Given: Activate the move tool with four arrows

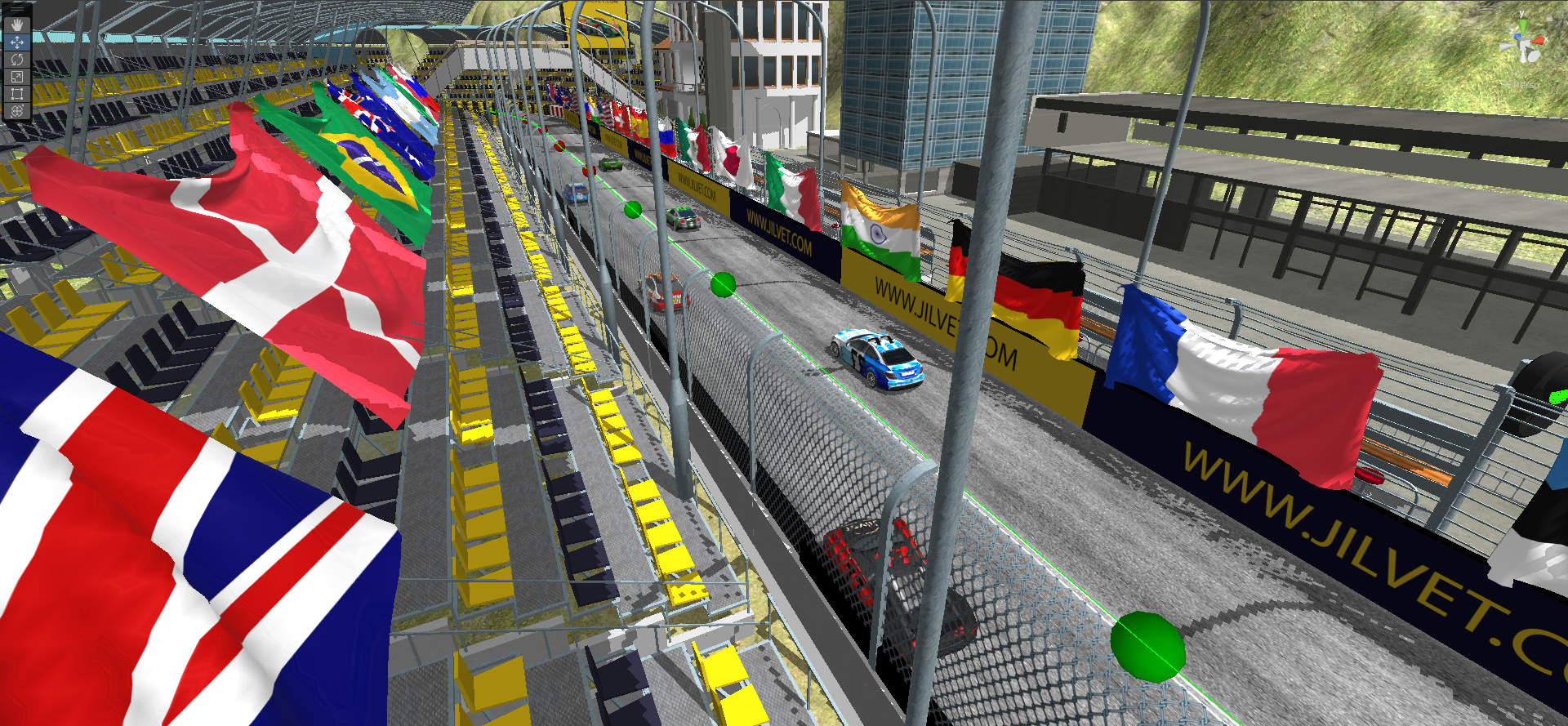Looking at the screenshot, I should (x=16, y=42).
